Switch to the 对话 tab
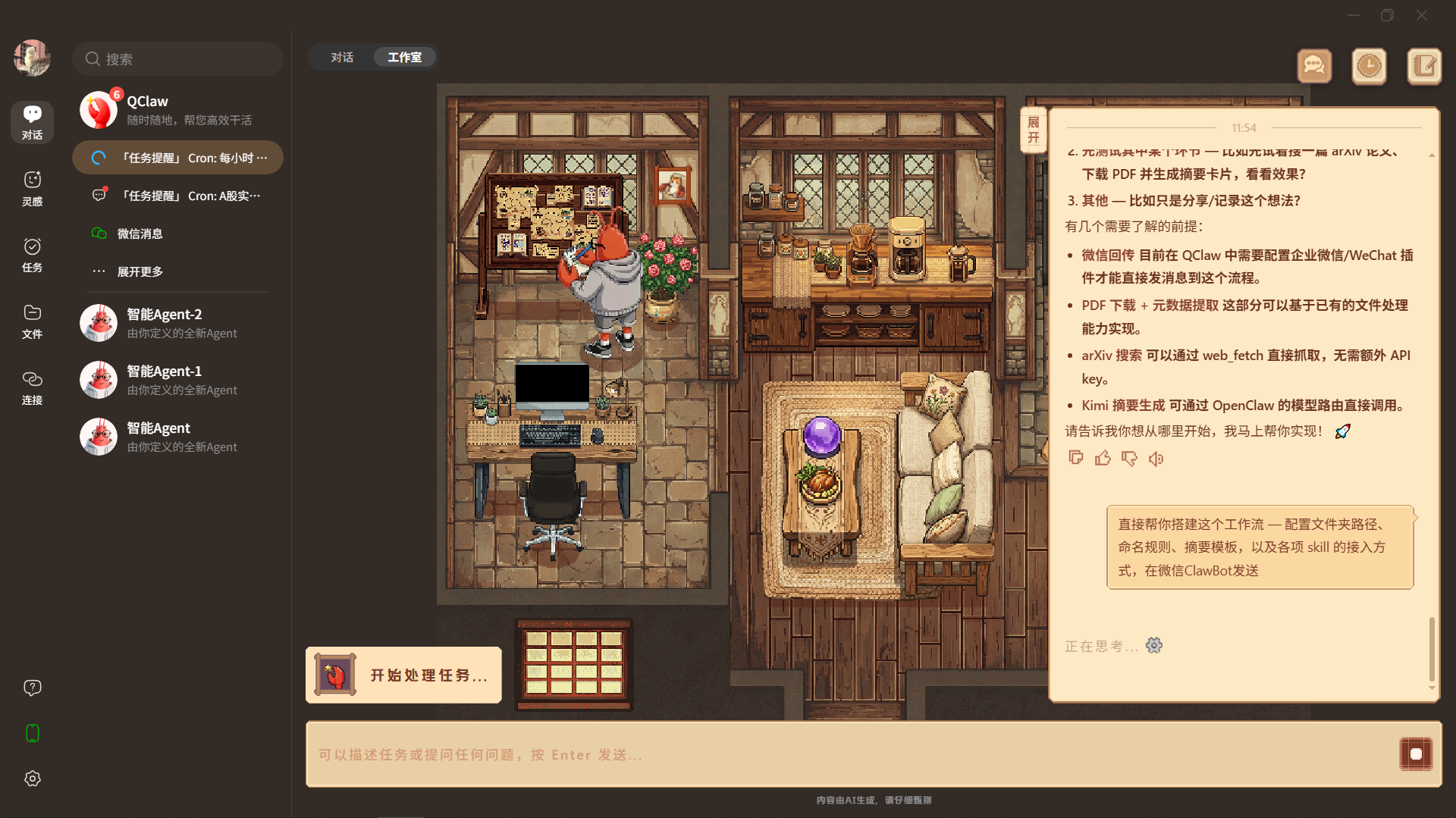Screen dimensions: 1456x818 coord(342,58)
